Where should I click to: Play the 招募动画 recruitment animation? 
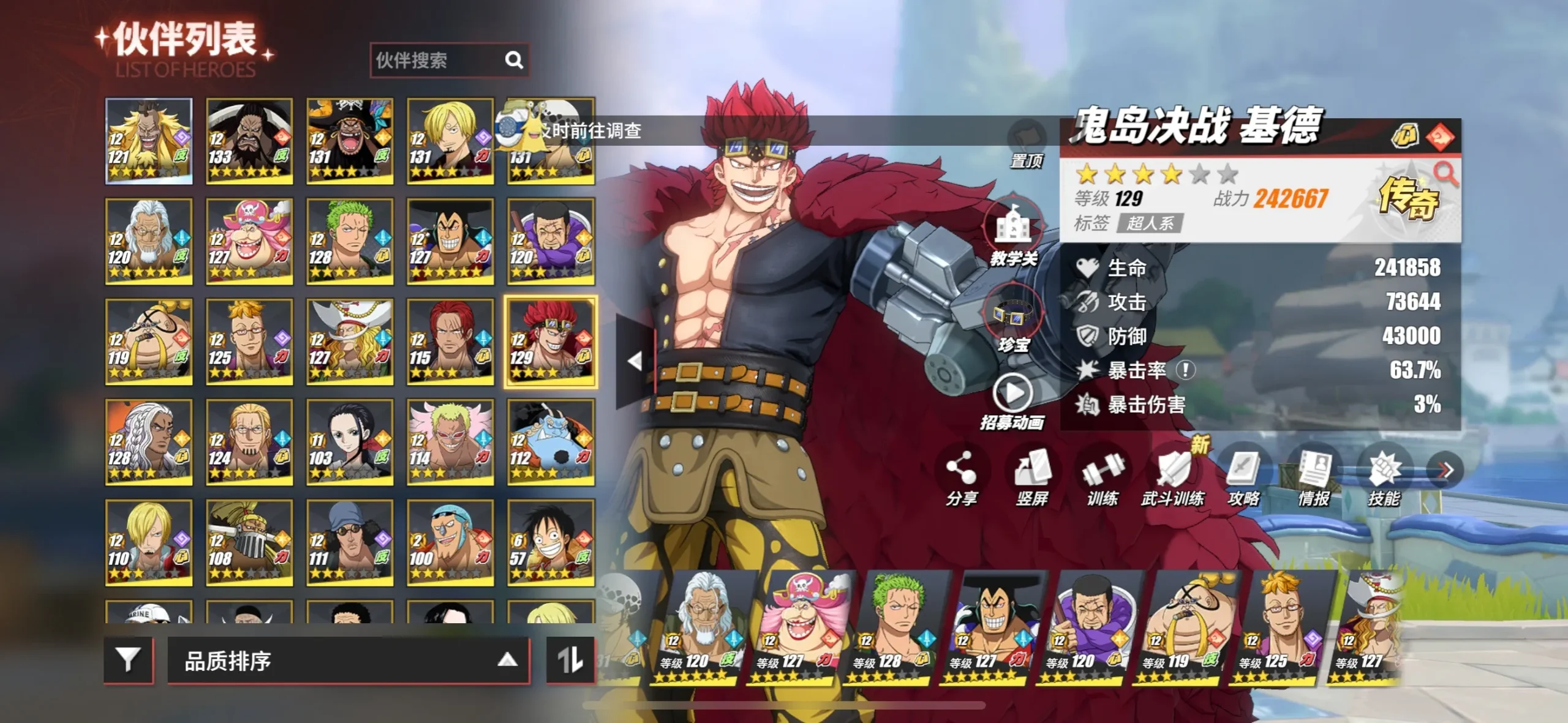point(1012,401)
